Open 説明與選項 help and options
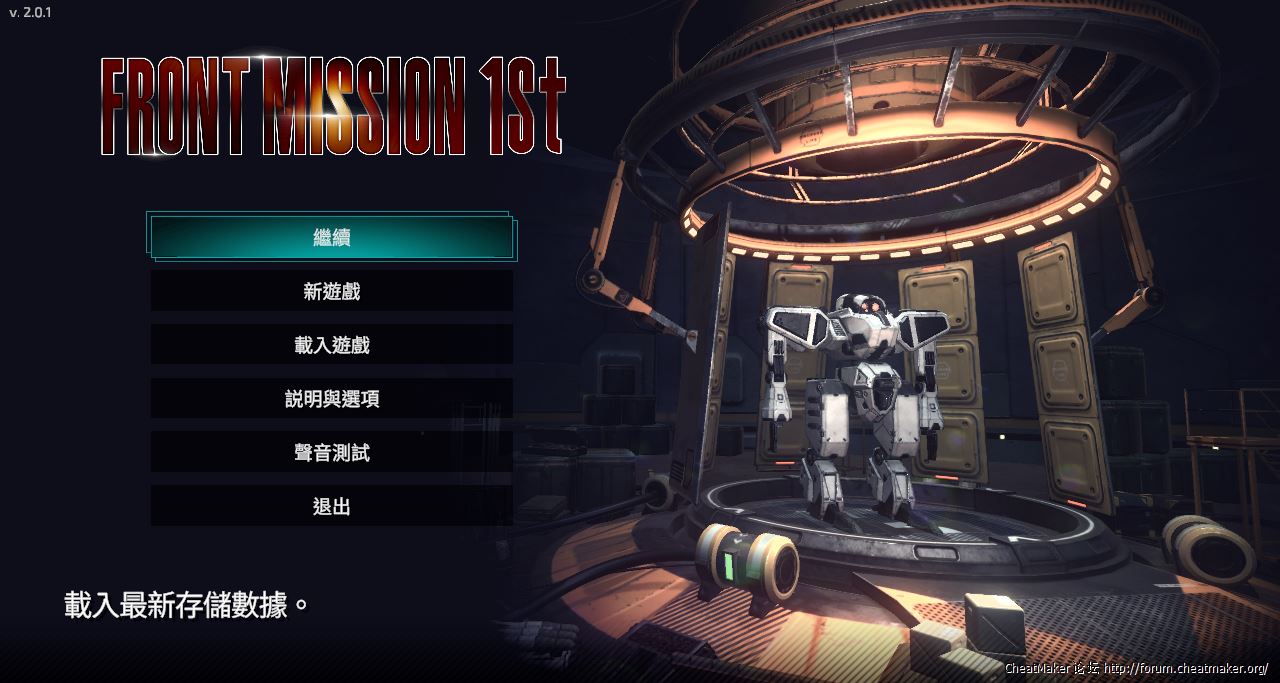 pyautogui.click(x=332, y=399)
